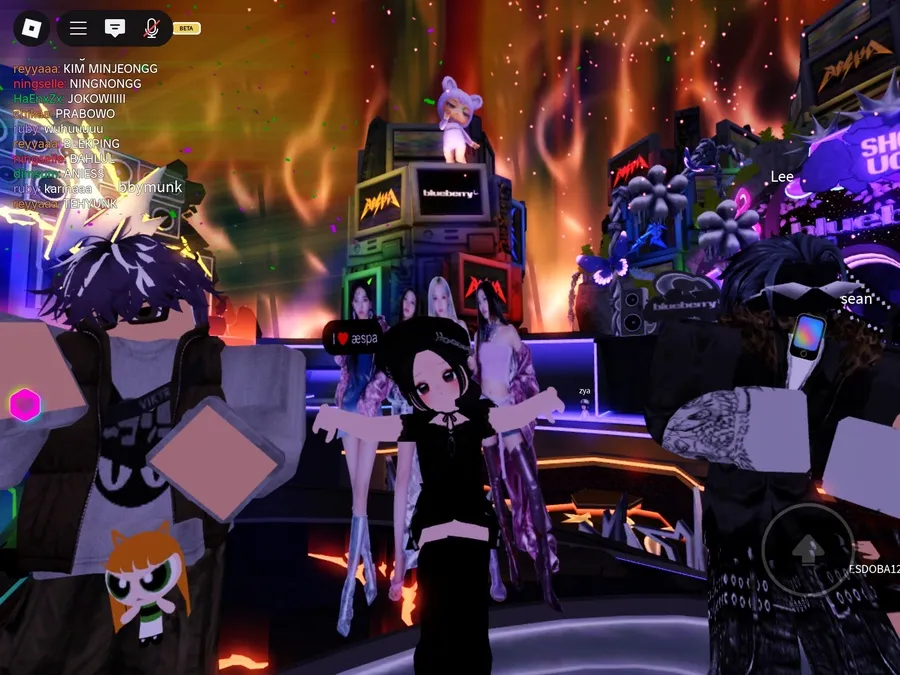Tap the circular jump arrow button
Image resolution: width=900 pixels, height=675 pixels.
(x=808, y=548)
